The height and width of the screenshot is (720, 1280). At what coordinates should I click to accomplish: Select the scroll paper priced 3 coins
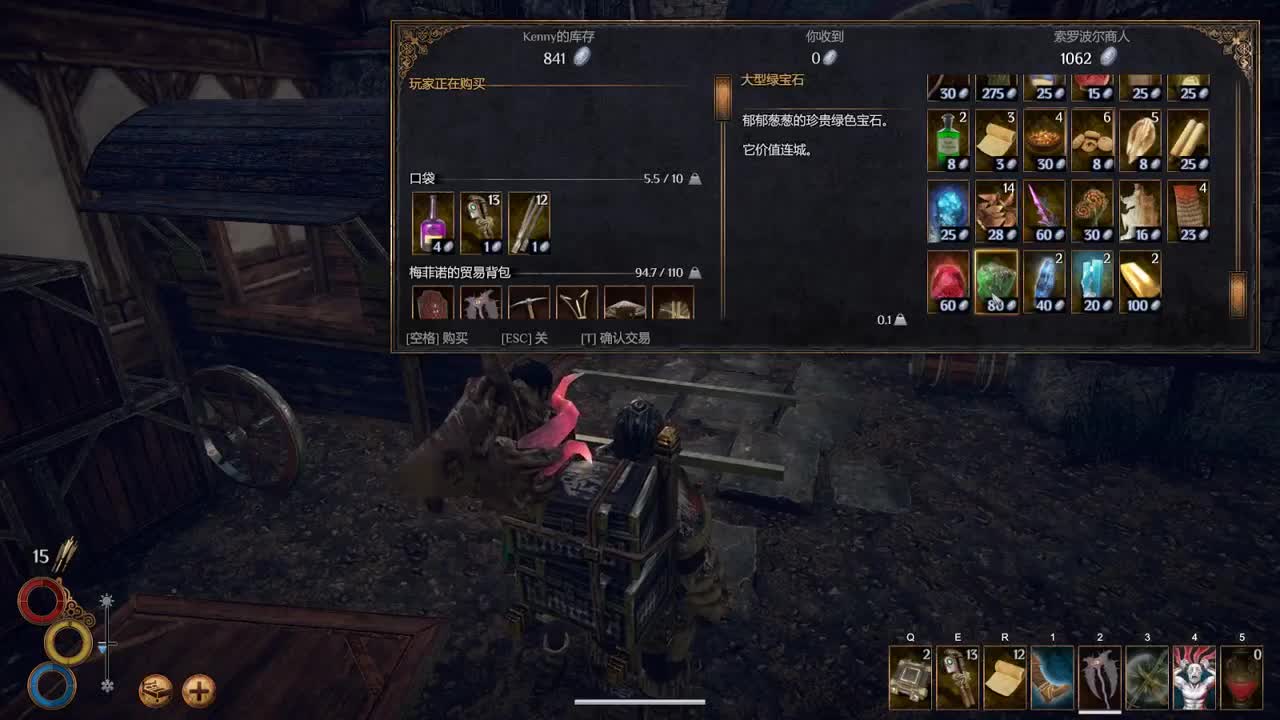point(996,138)
